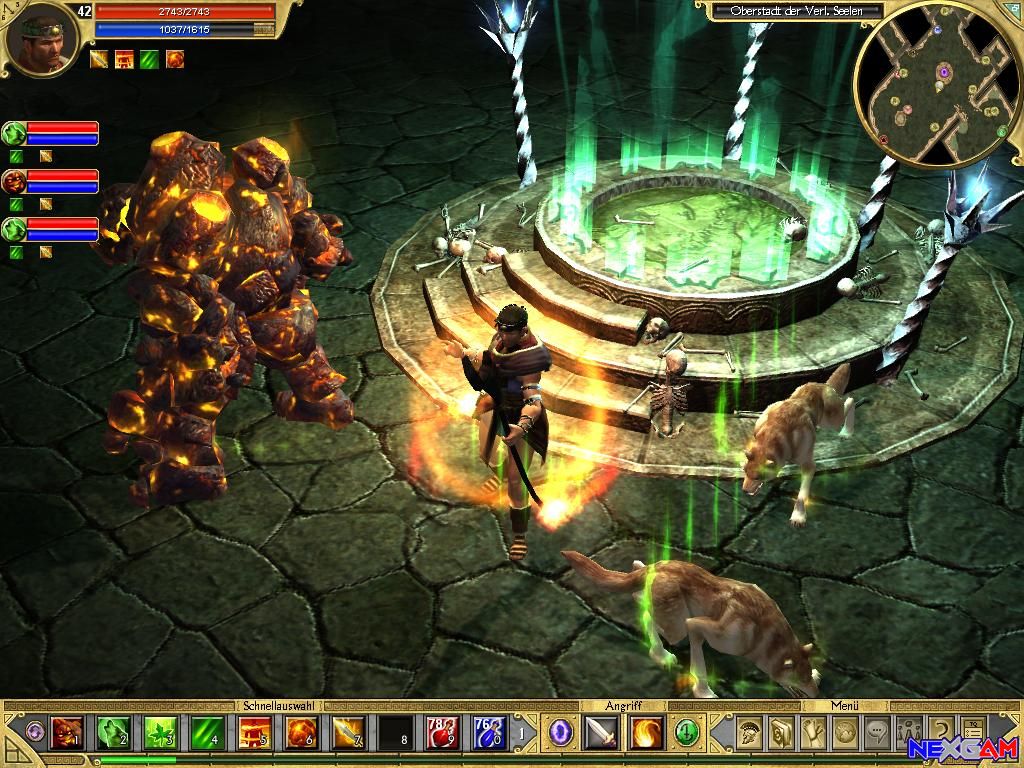The width and height of the screenshot is (1024, 768).
Task: Drink the blue mana potion
Action: click(x=489, y=734)
